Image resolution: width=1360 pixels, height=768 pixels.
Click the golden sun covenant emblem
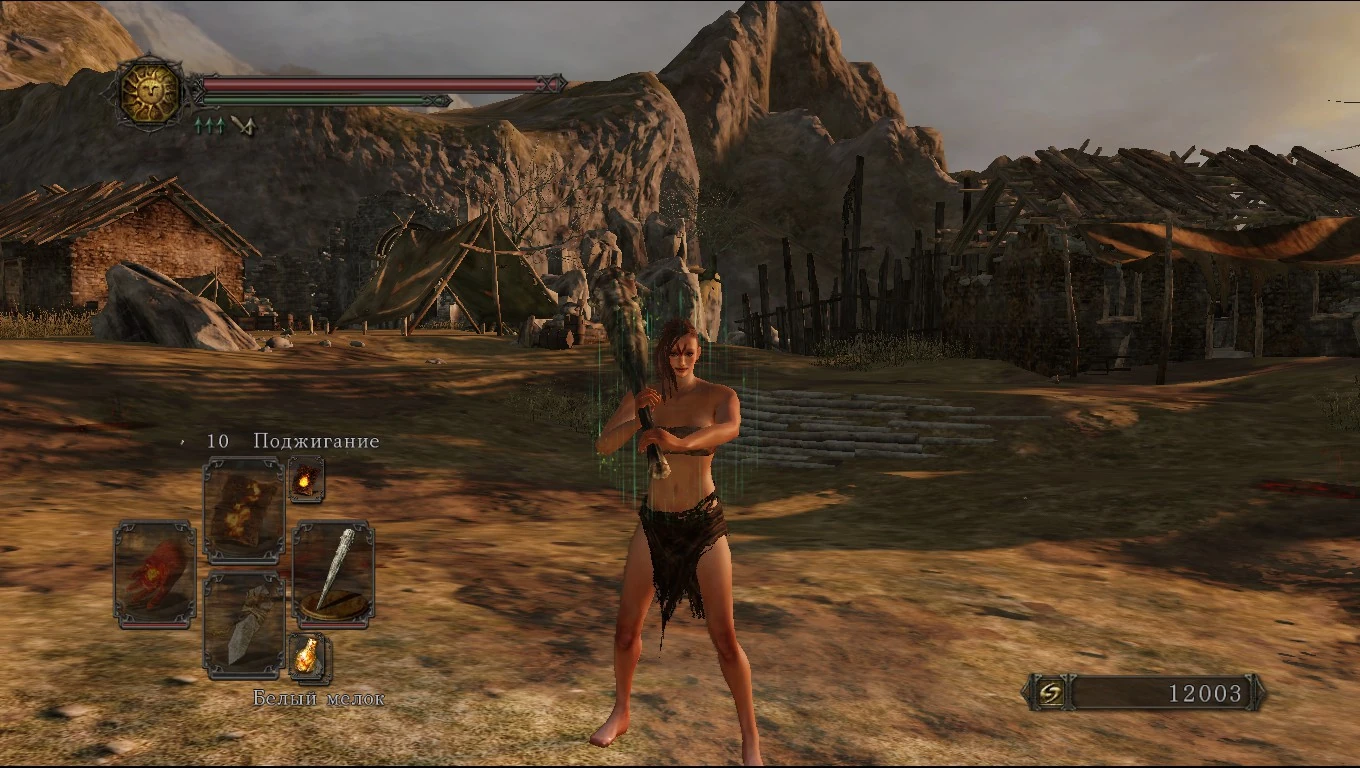pos(149,92)
